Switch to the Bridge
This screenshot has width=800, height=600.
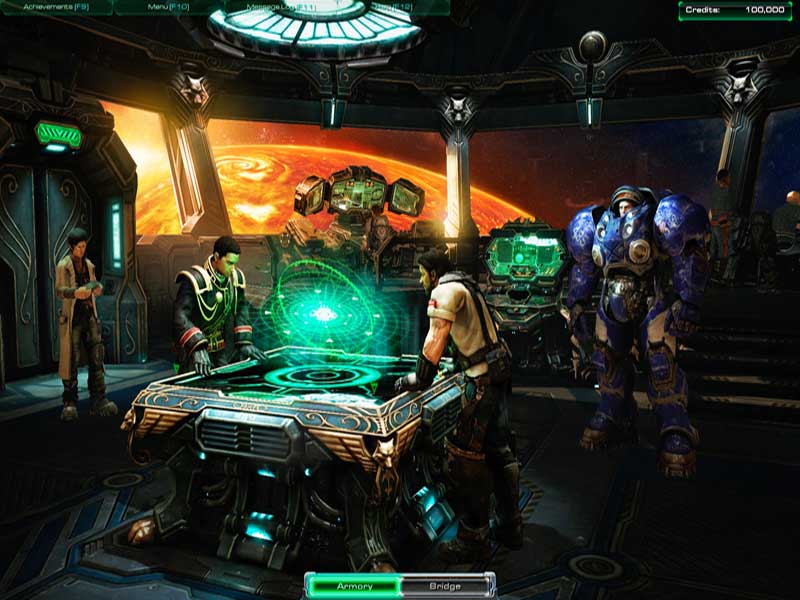coord(446,586)
